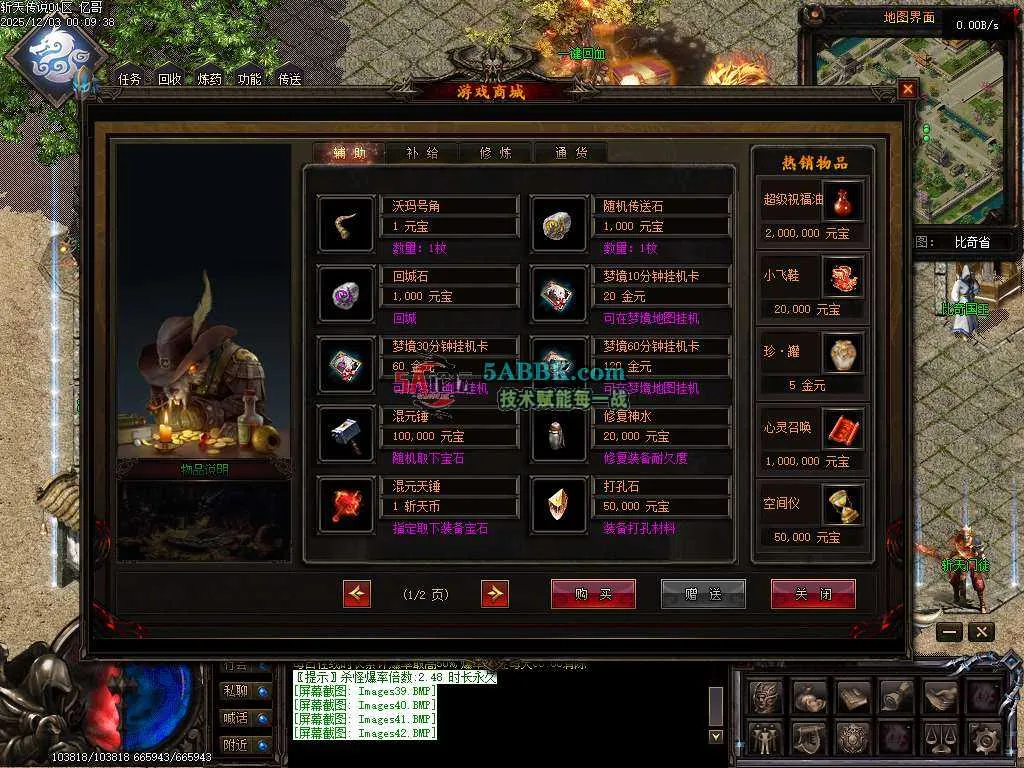Pick the 心灵召唤 scroll hot-sale item

pos(842,428)
